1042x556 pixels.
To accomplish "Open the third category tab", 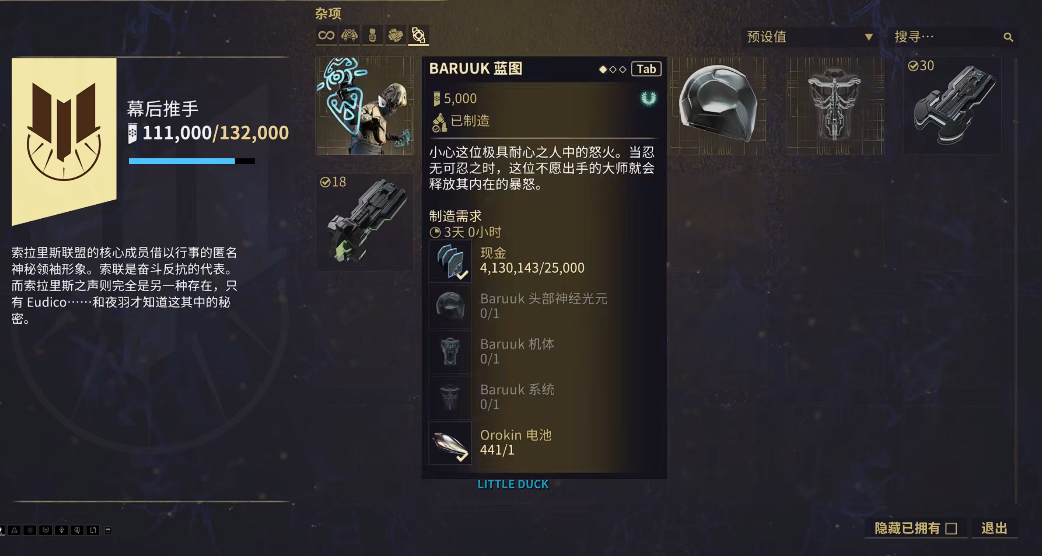I will tap(372, 36).
